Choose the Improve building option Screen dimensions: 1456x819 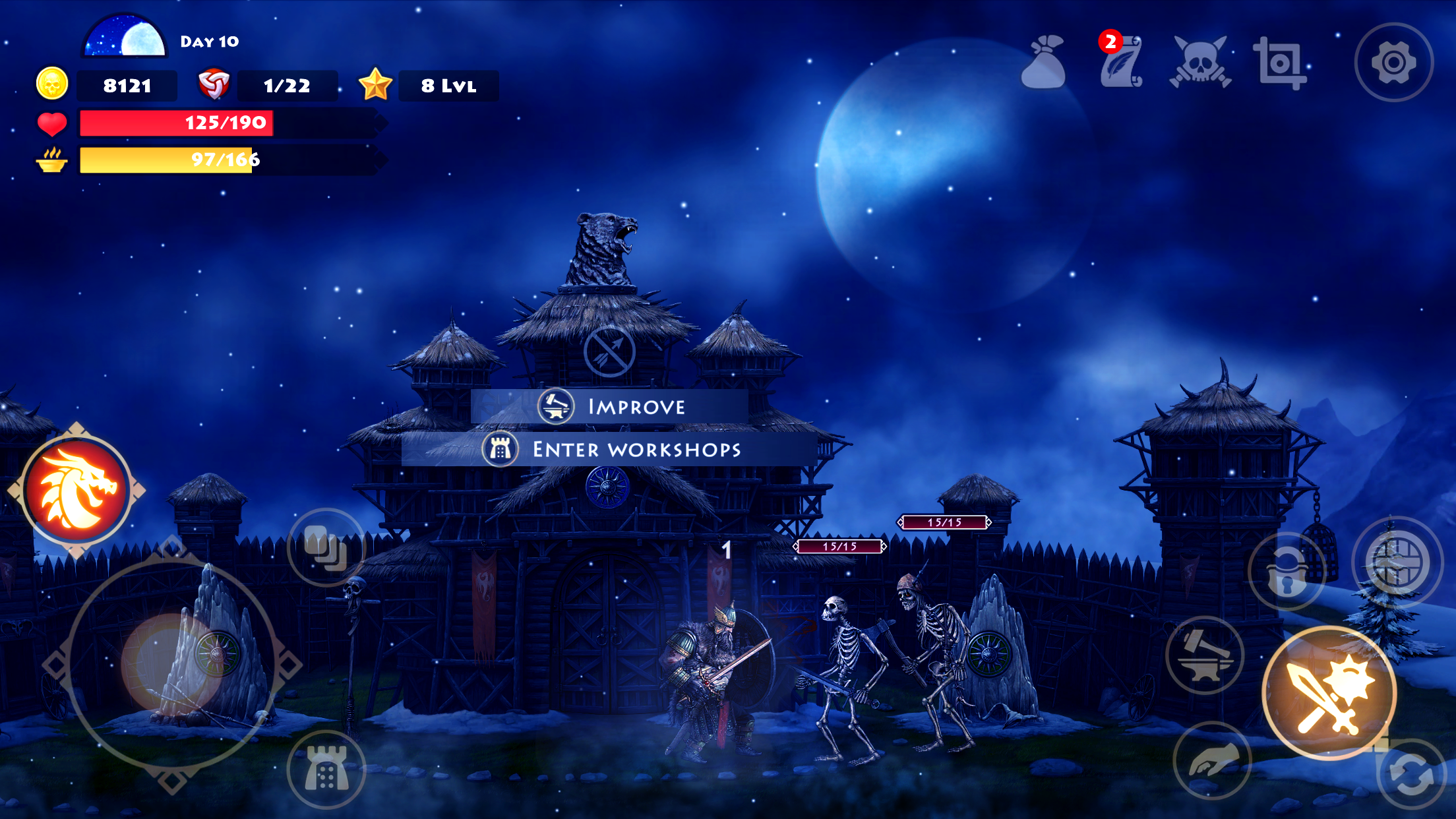click(x=610, y=406)
